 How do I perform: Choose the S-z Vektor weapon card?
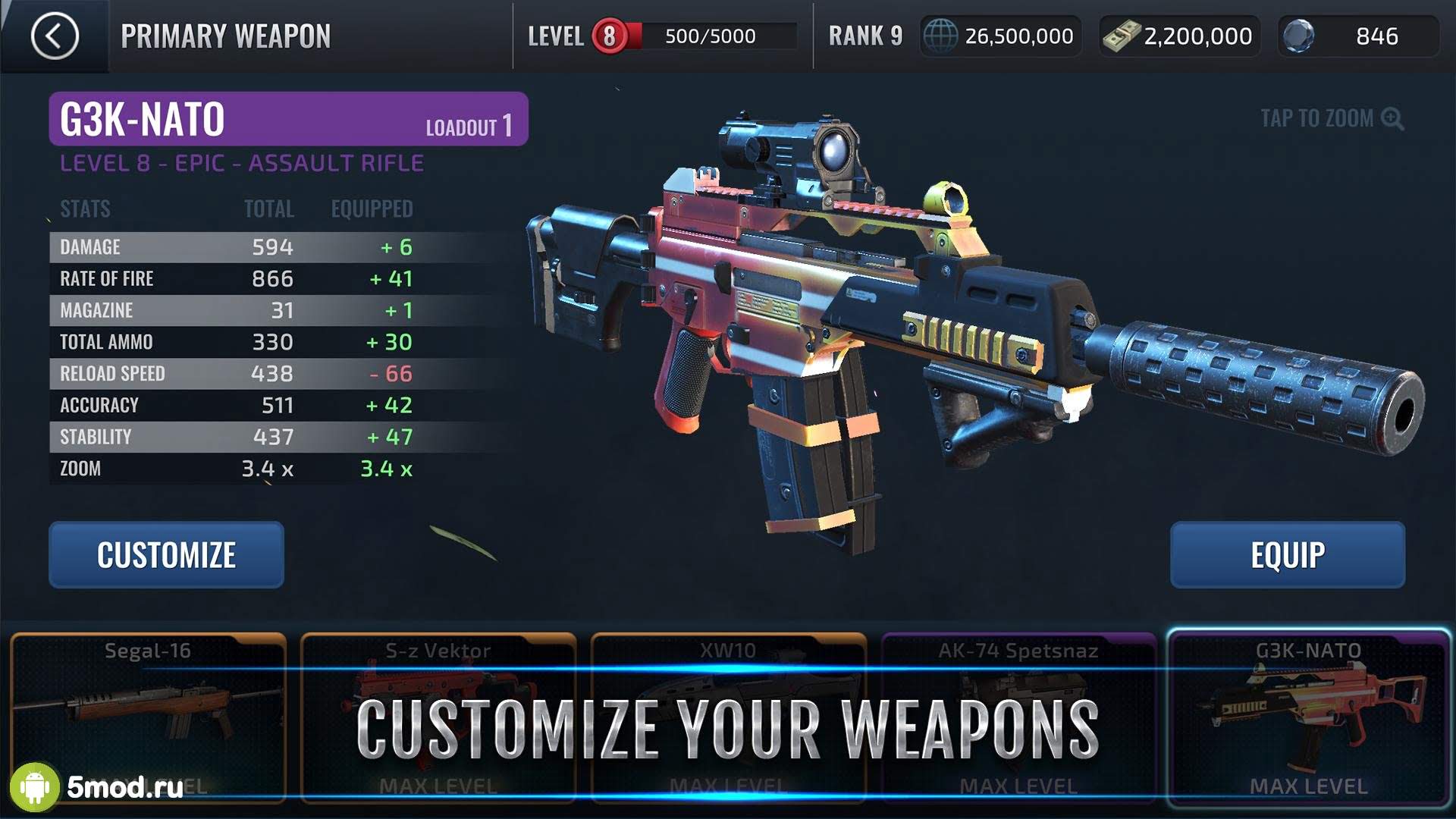[438, 717]
